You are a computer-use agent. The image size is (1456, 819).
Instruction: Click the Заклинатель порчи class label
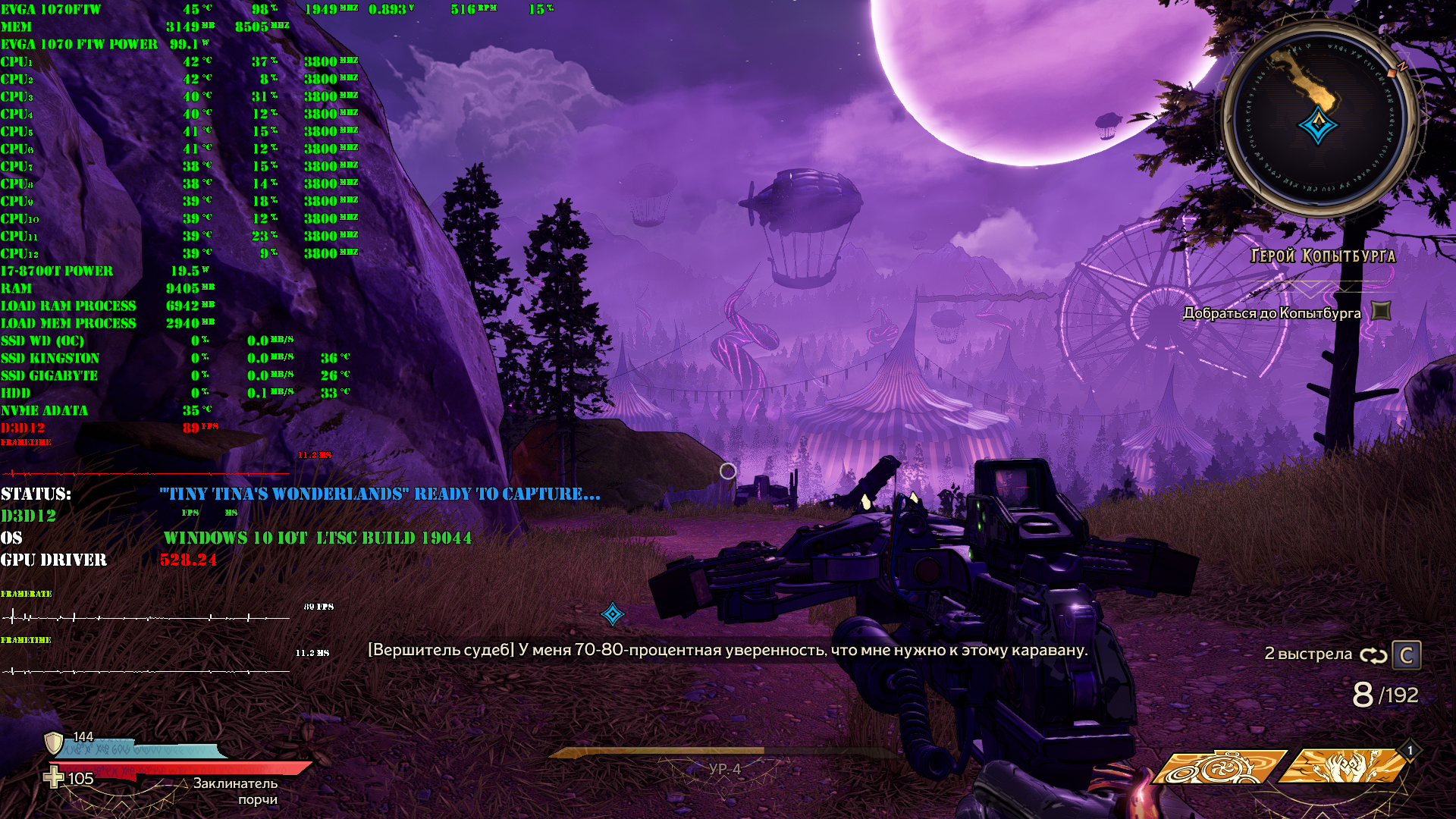235,791
